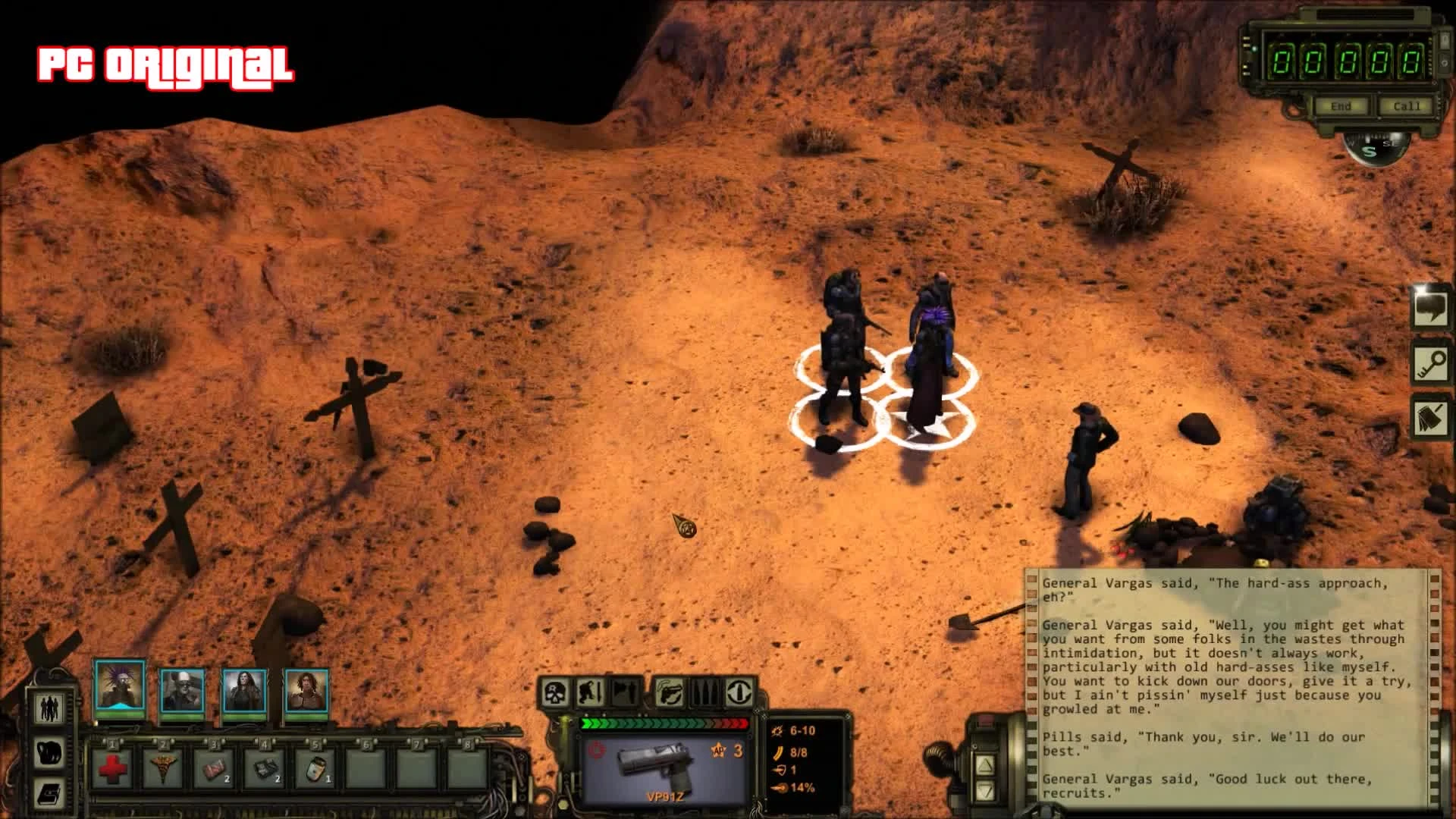Reload the VP91Z using the ammo icon
The height and width of the screenshot is (819, 1456).
tap(704, 692)
